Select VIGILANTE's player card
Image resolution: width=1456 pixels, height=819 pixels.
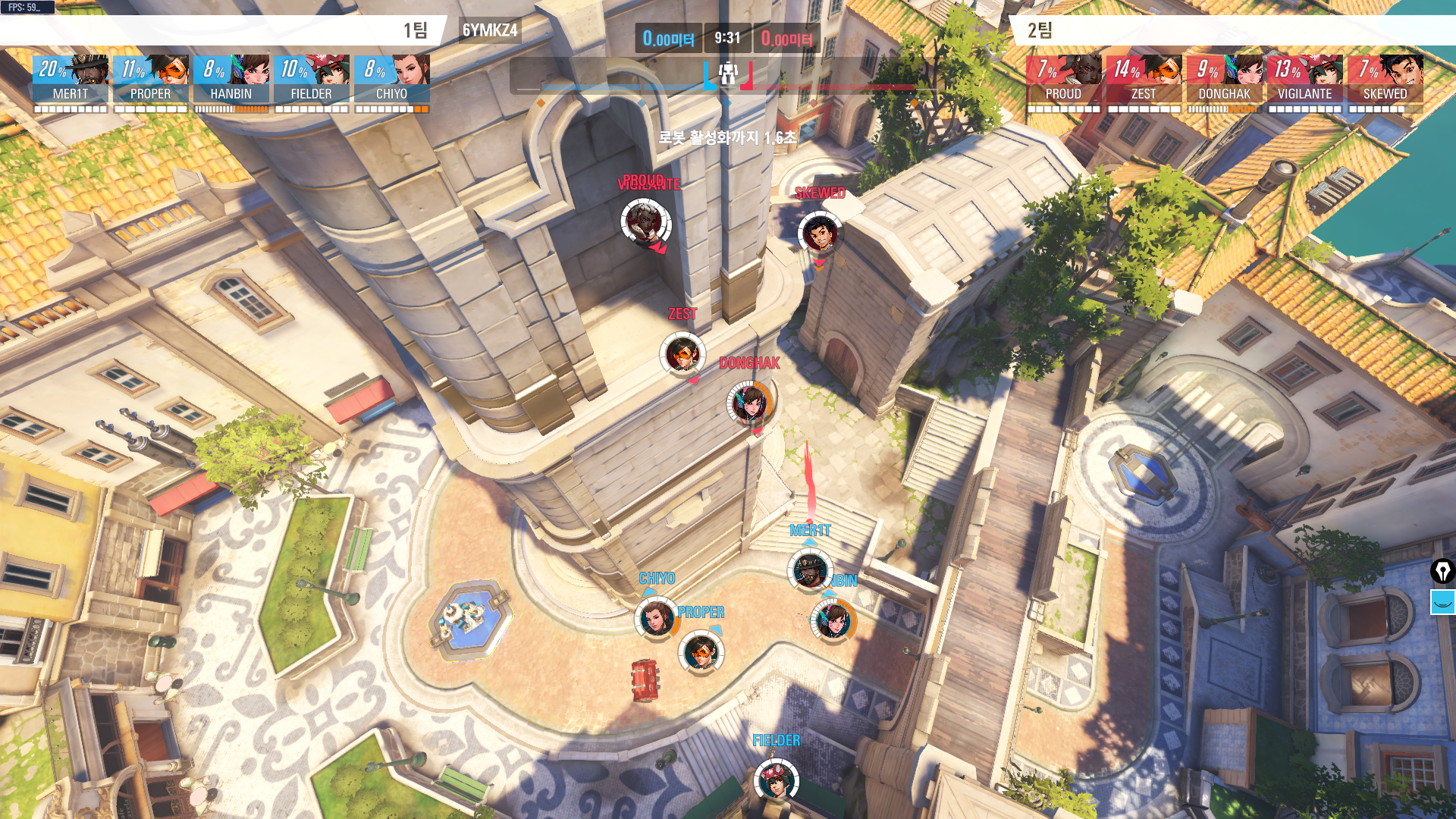pos(1304,79)
